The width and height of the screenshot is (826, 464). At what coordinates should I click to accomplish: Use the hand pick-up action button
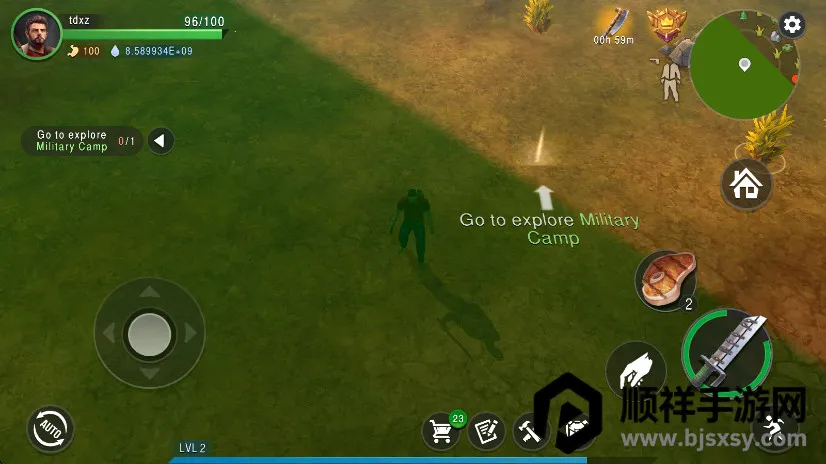(x=636, y=371)
